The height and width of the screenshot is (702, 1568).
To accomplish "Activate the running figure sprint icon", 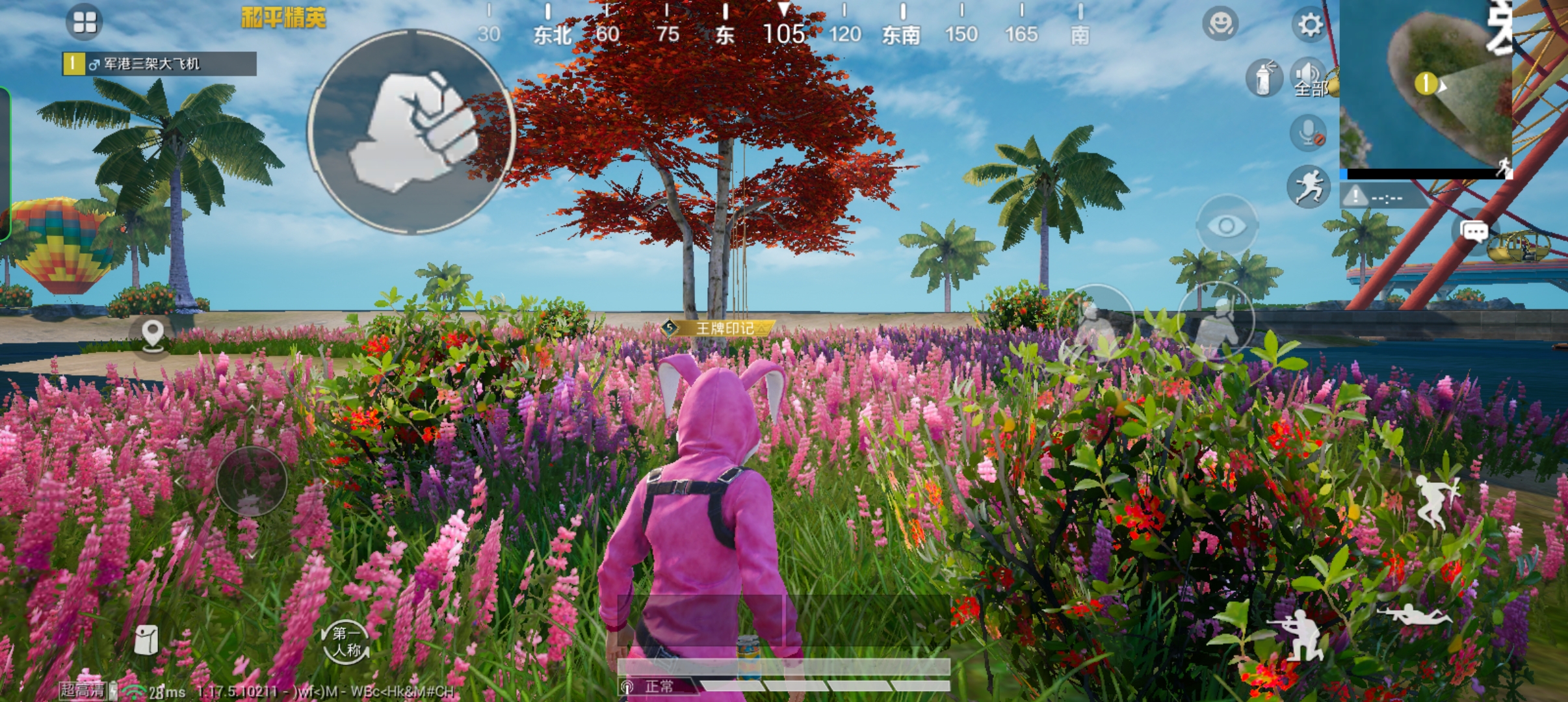I will pyautogui.click(x=1308, y=187).
